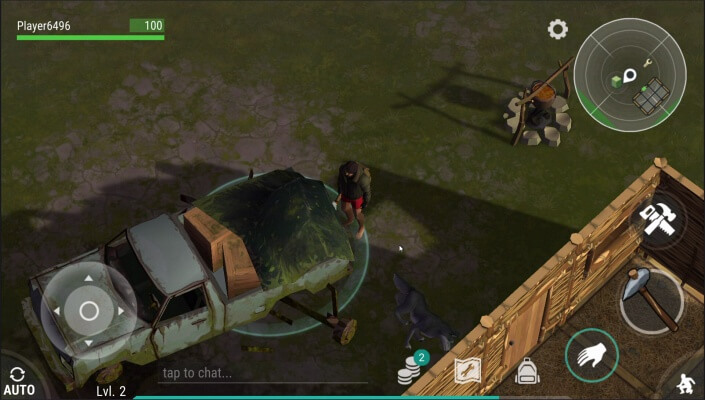Open the crafting blueprints menu

pyautogui.click(x=467, y=372)
